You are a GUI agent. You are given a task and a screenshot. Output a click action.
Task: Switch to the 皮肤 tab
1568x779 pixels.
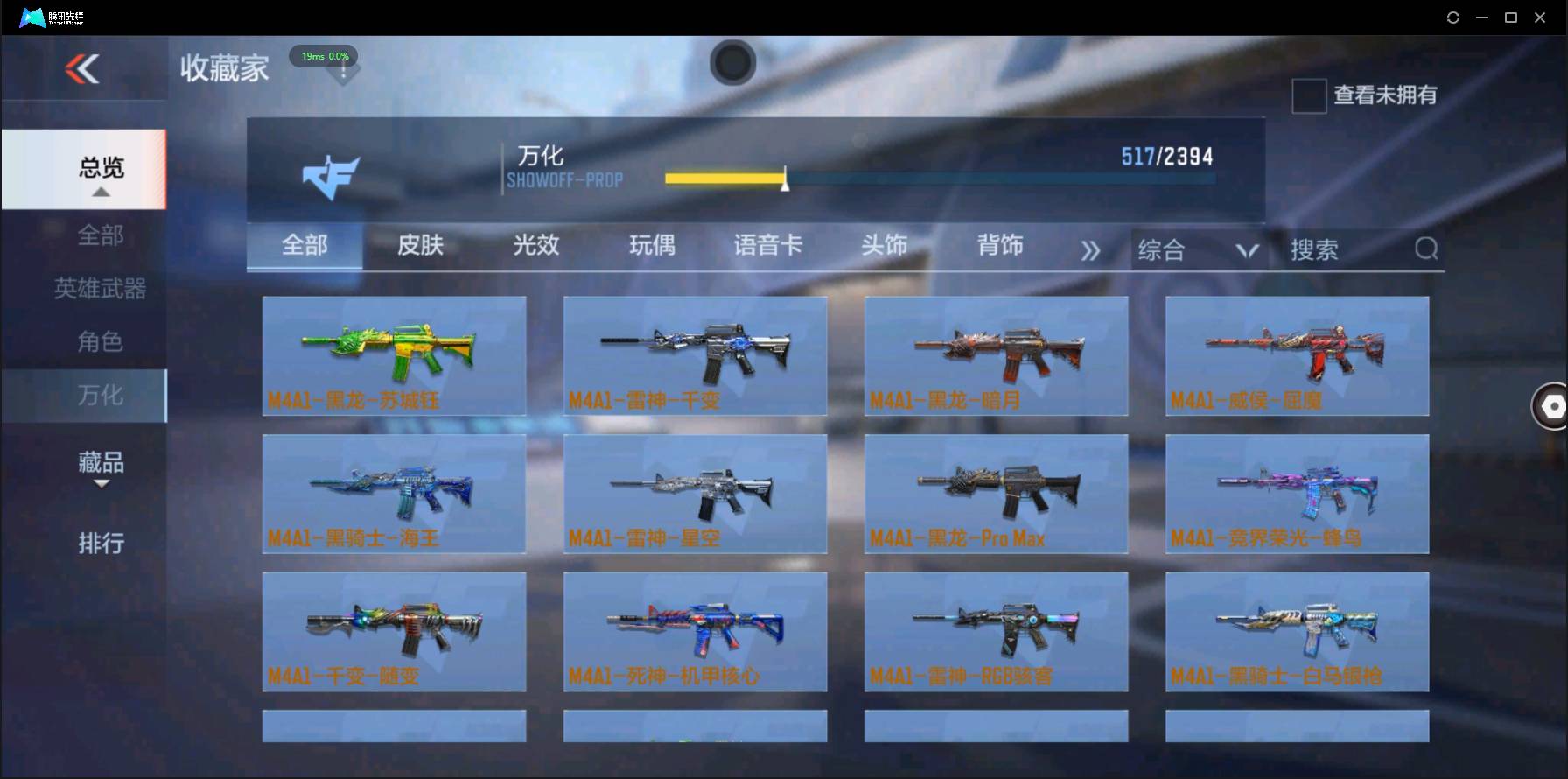click(420, 247)
